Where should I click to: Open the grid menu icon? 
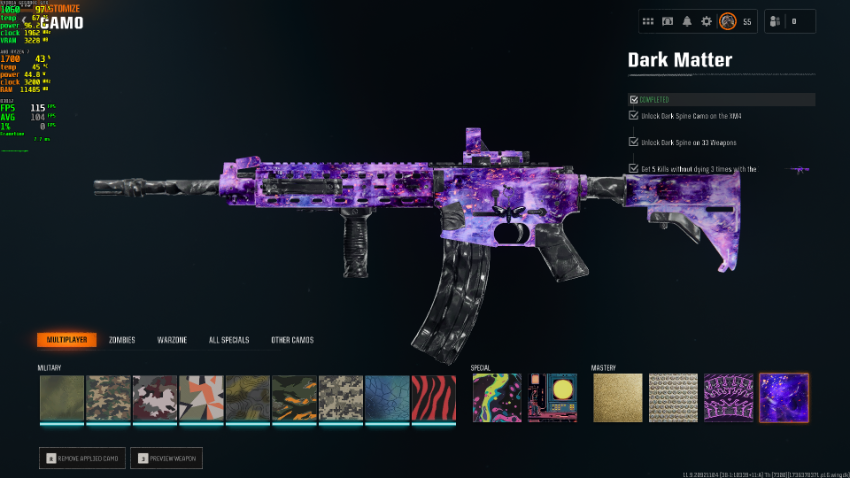648,21
